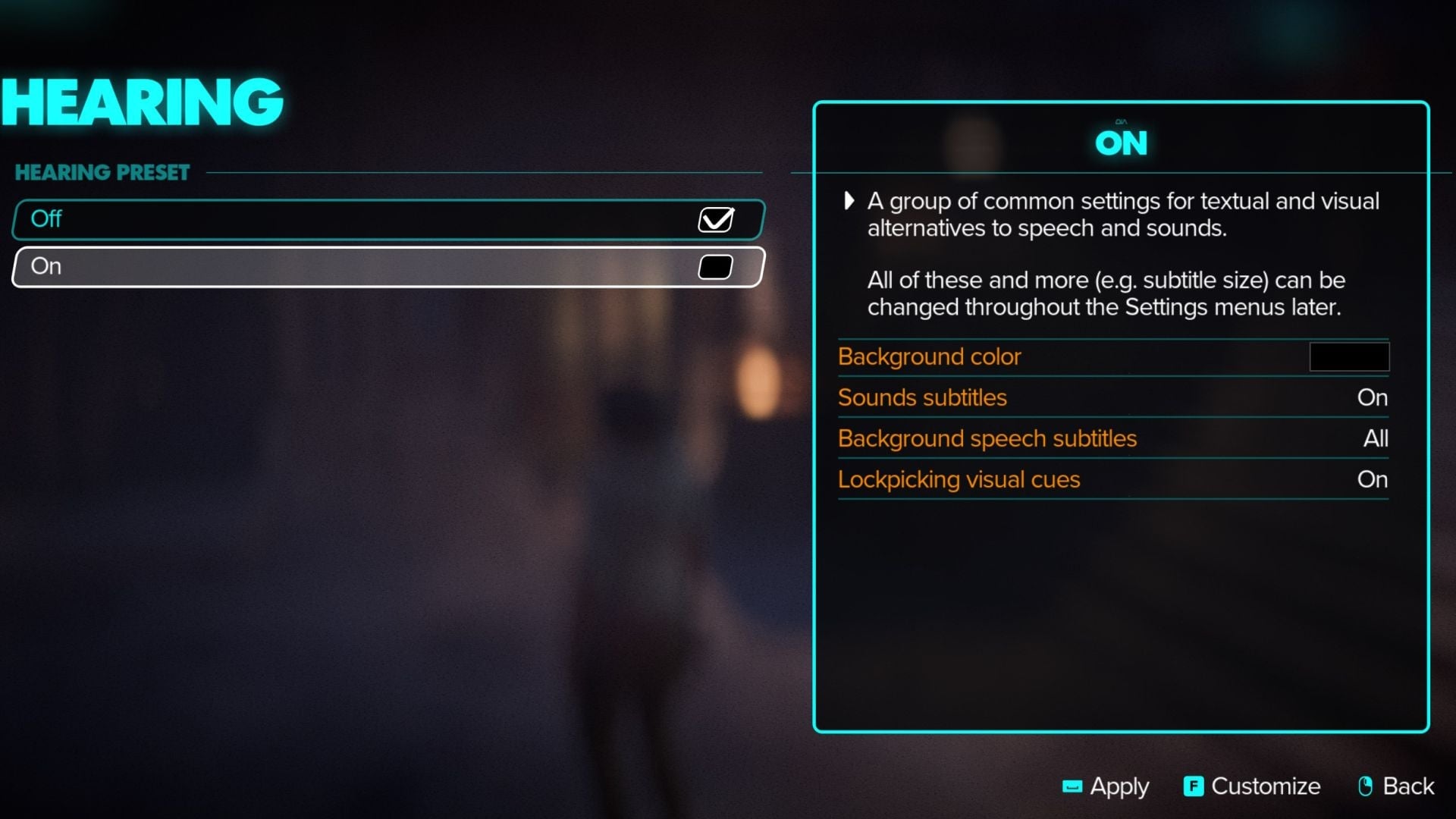Click the mouse icon beside Back
Screen dimensions: 1456x819
click(x=1366, y=786)
